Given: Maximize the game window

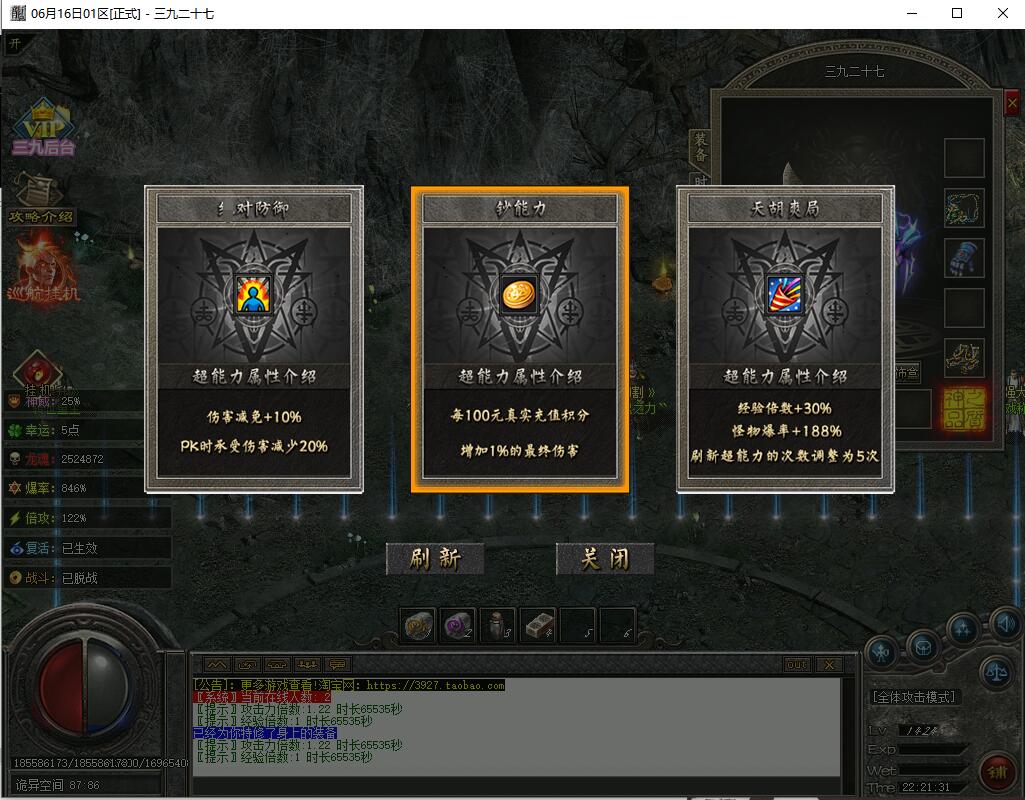Looking at the screenshot, I should pyautogui.click(x=957, y=14).
